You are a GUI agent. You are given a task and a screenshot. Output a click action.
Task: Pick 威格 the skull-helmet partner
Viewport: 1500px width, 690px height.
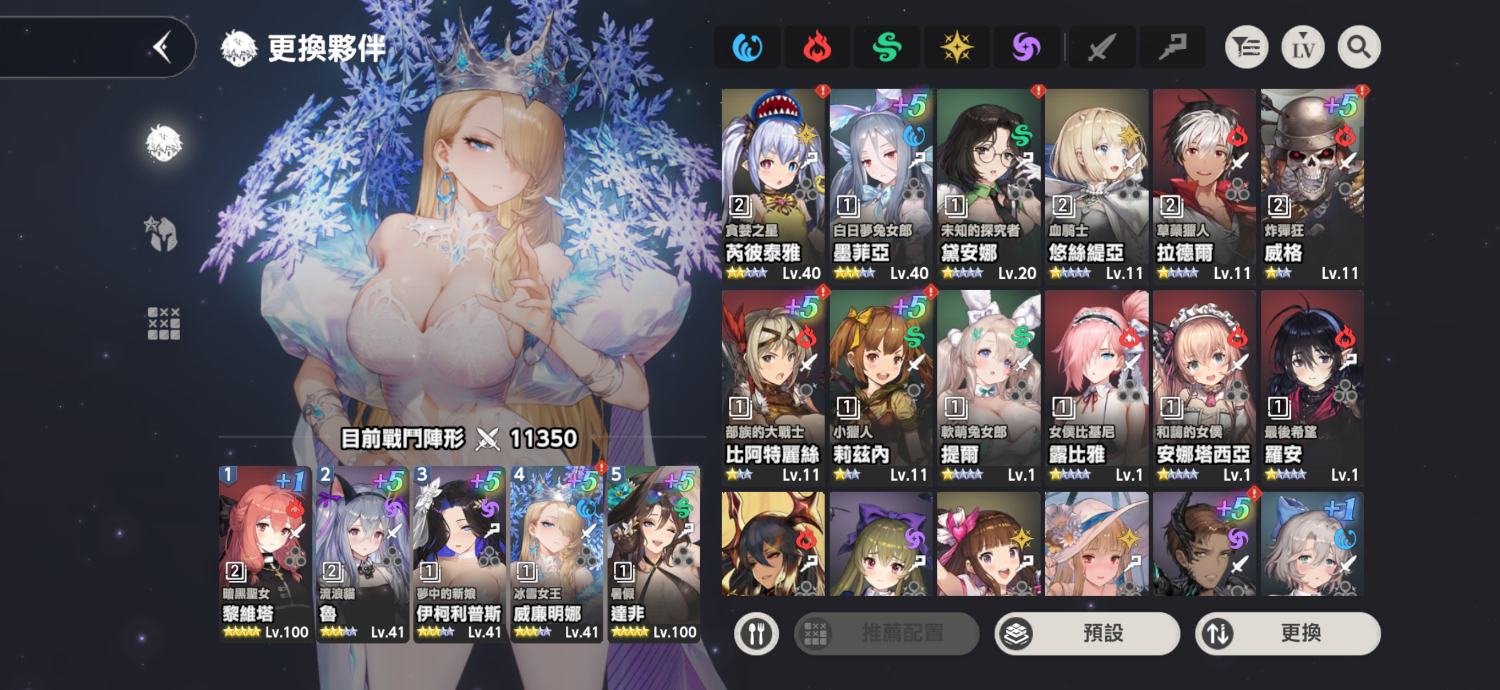(x=1312, y=185)
